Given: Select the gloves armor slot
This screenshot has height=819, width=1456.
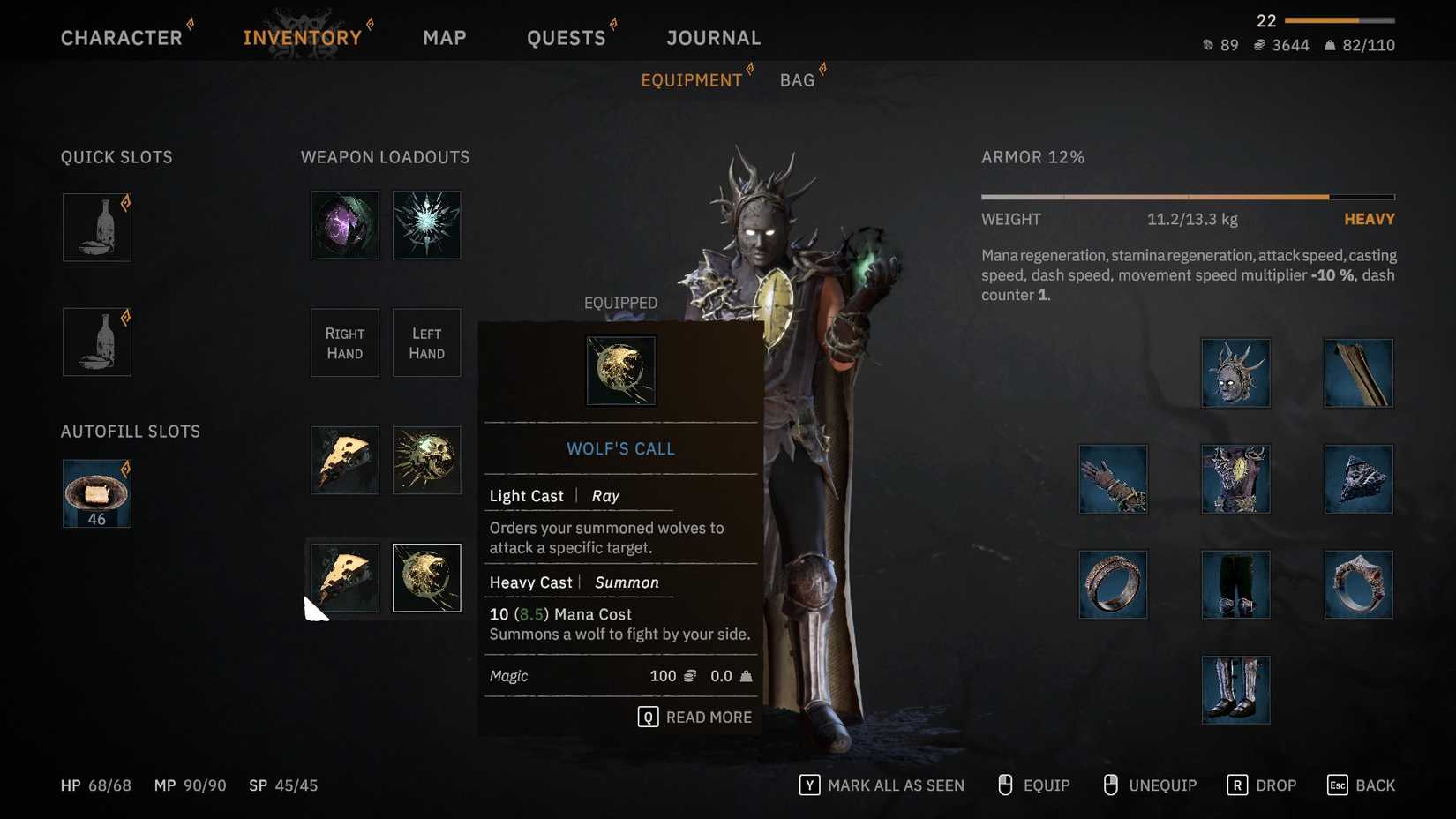Looking at the screenshot, I should tap(1113, 479).
